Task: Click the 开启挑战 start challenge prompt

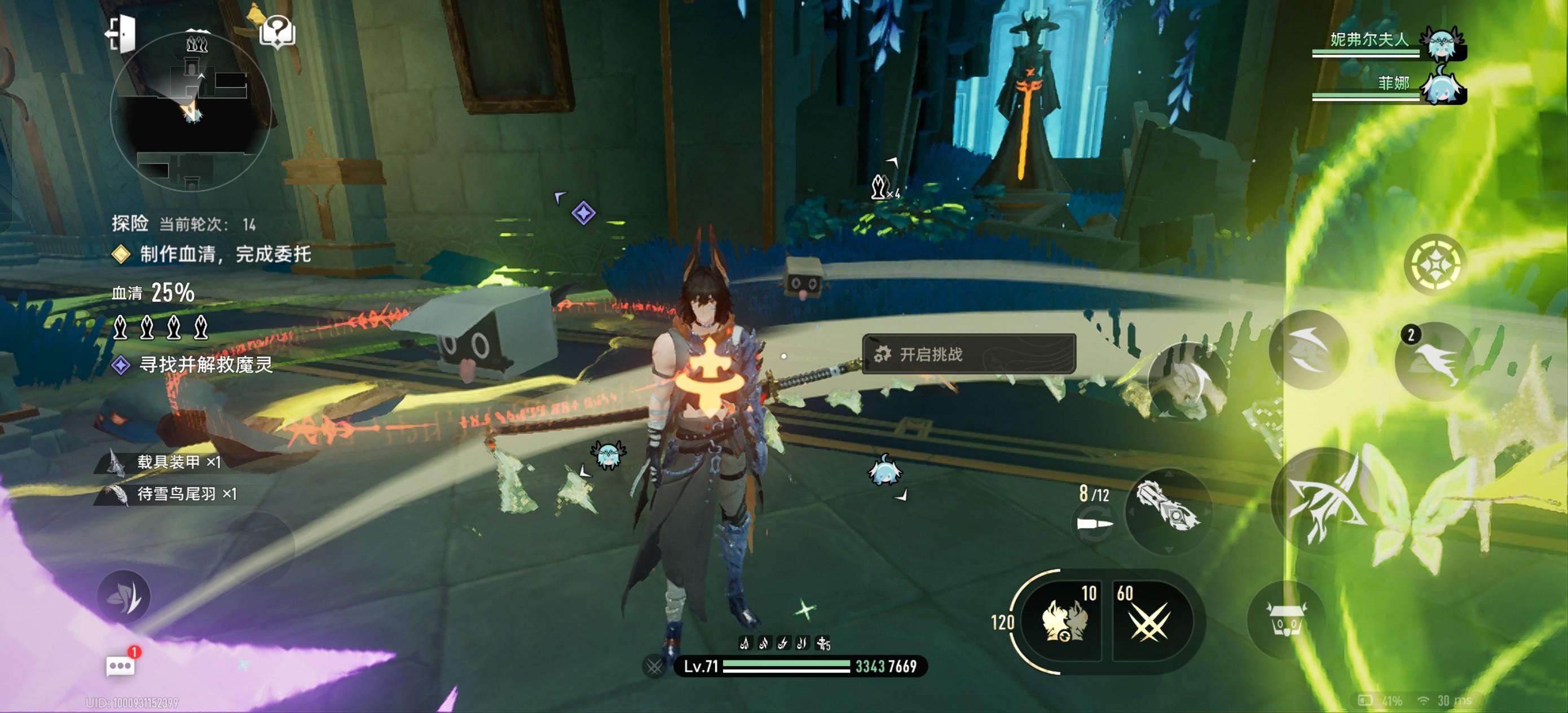Action: pyautogui.click(x=968, y=354)
